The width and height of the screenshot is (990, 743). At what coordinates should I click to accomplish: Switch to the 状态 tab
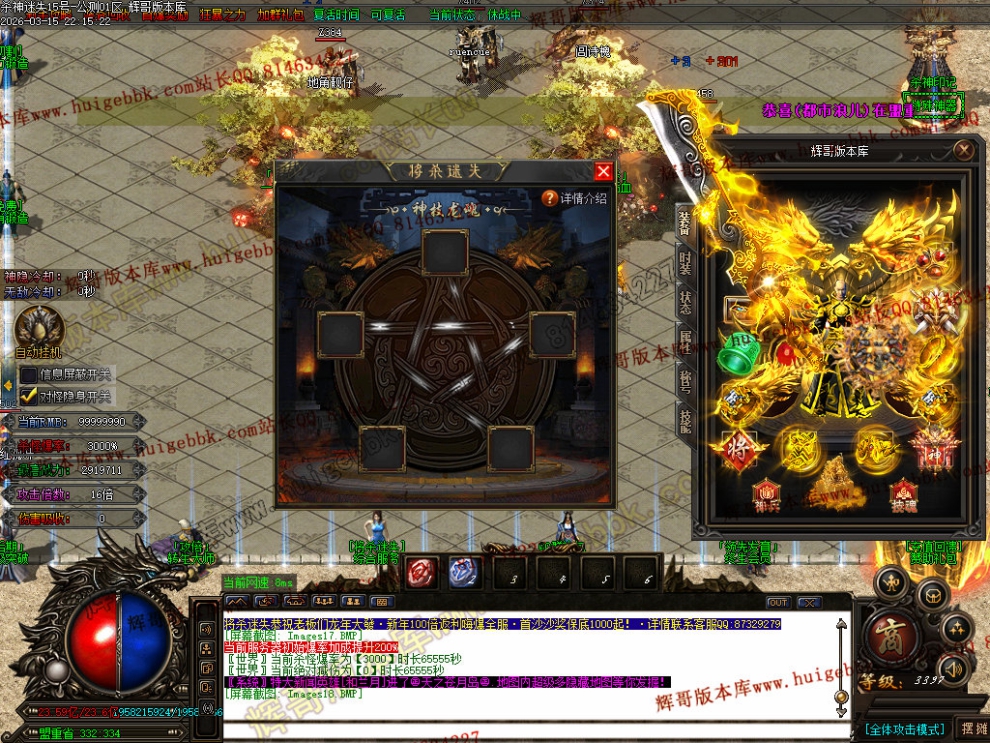tap(685, 303)
